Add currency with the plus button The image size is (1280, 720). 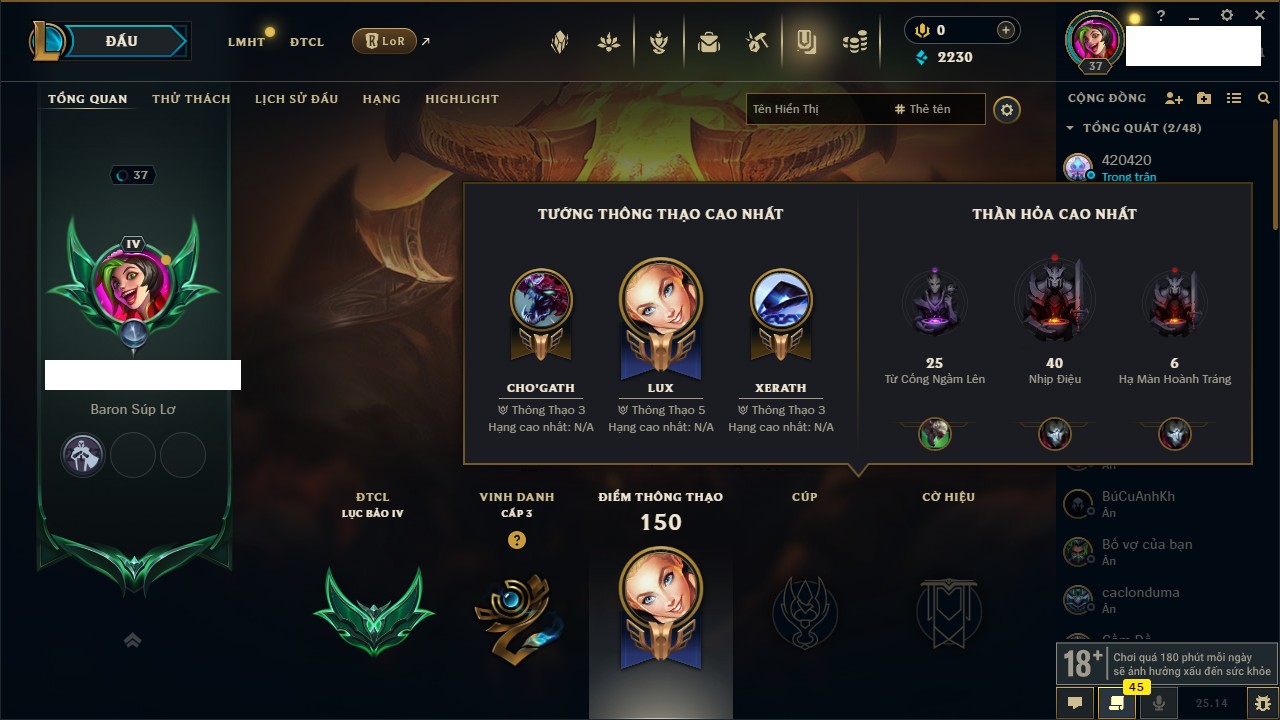(1006, 30)
